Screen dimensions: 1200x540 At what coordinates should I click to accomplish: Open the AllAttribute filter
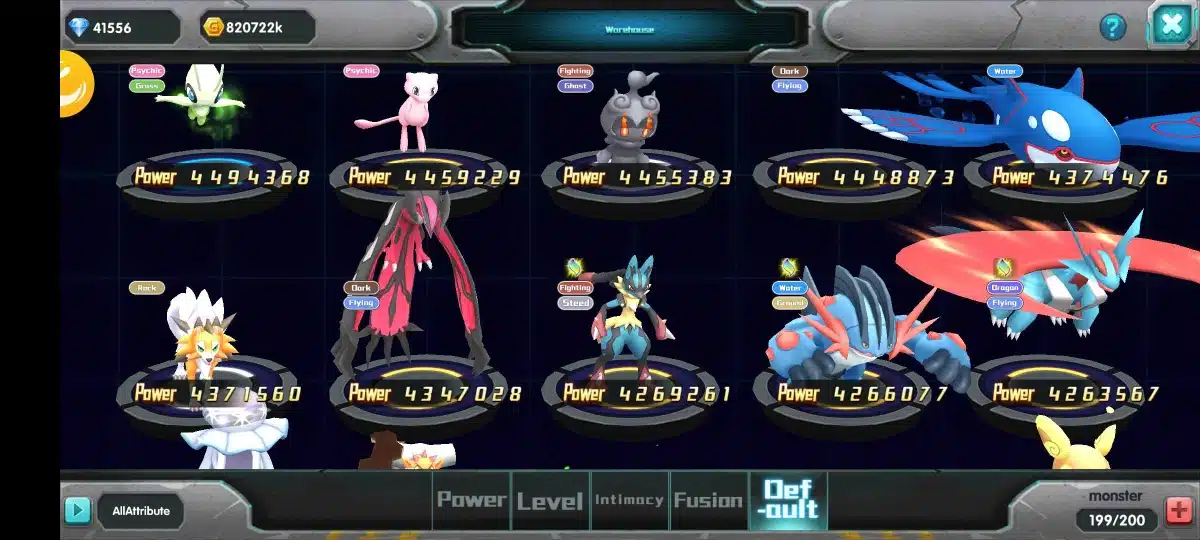coord(141,511)
